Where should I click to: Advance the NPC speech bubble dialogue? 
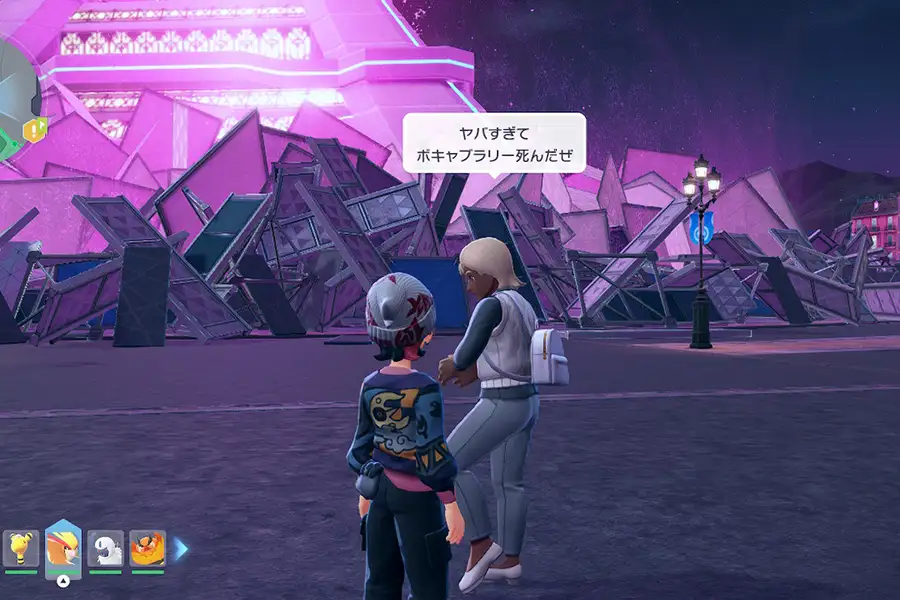point(493,144)
